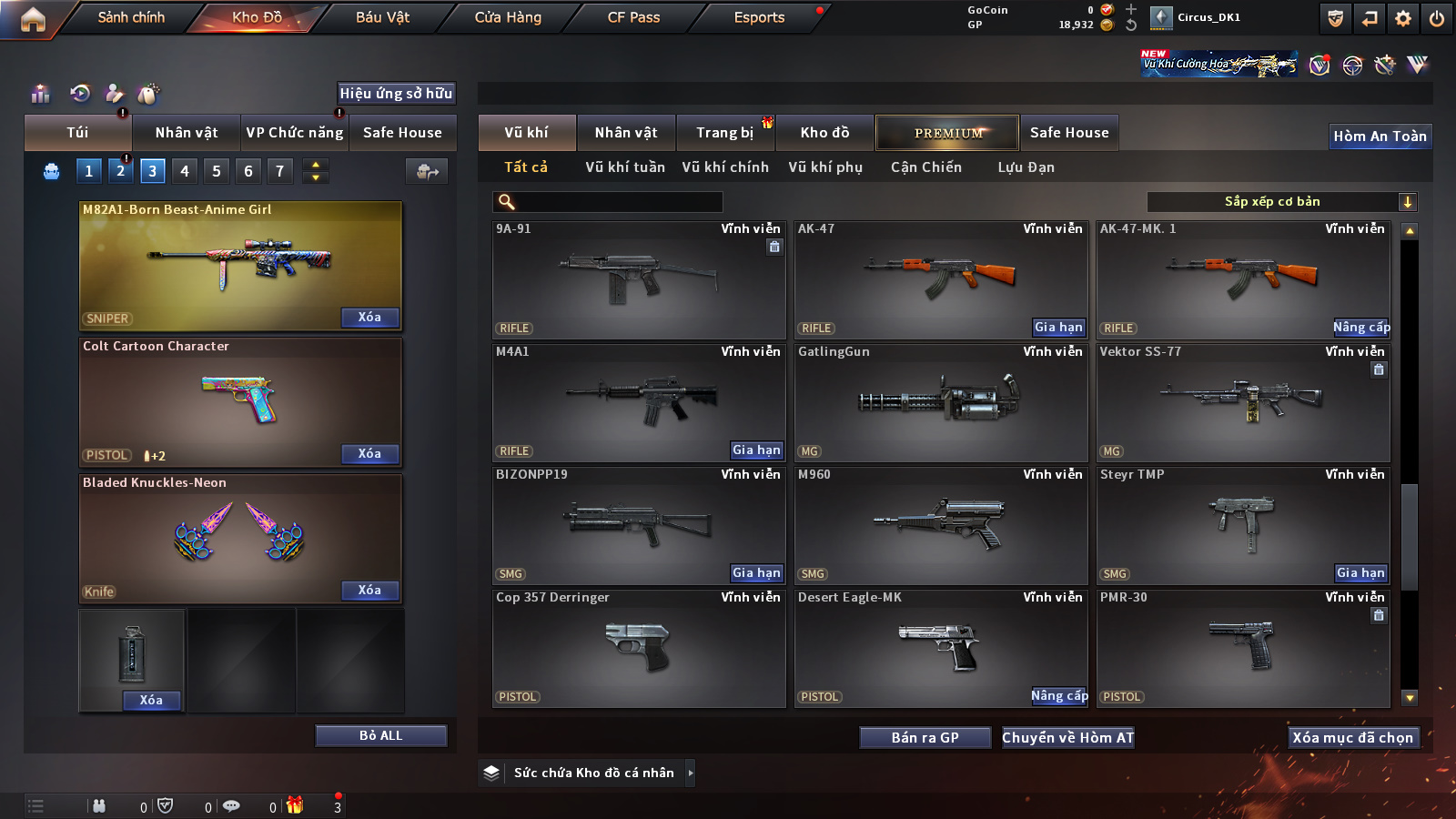Open the Sảnh chính lobby tab
1456x819 pixels.
click(x=131, y=17)
